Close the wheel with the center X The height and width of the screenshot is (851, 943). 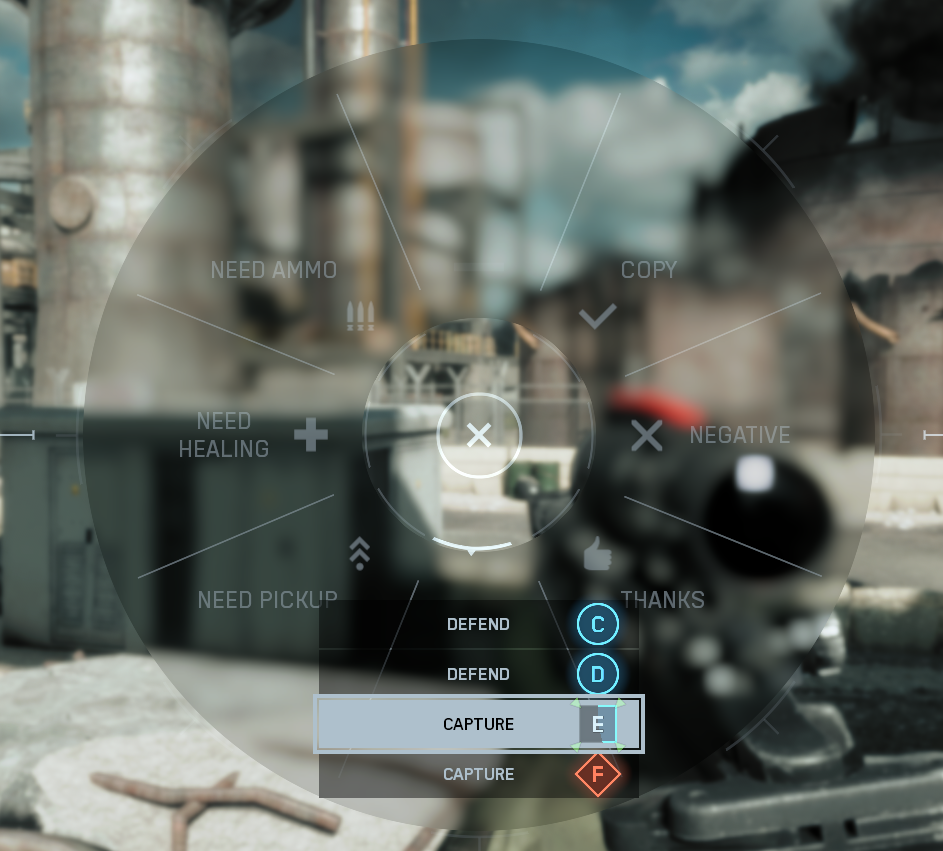click(479, 435)
